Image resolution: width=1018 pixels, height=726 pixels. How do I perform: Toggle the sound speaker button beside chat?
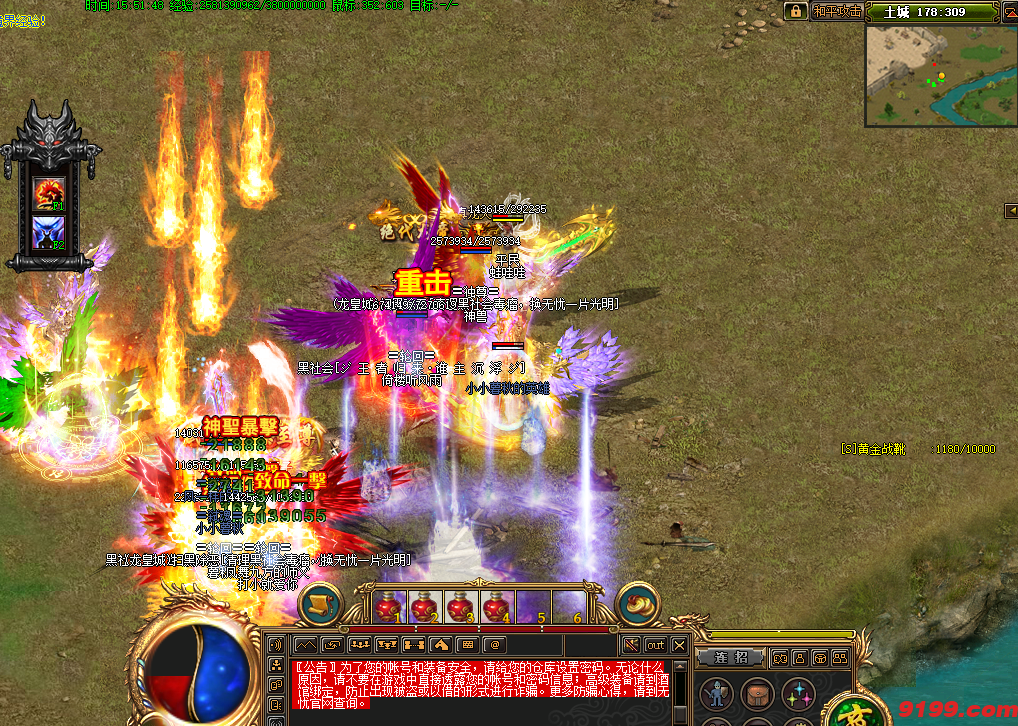[275, 645]
